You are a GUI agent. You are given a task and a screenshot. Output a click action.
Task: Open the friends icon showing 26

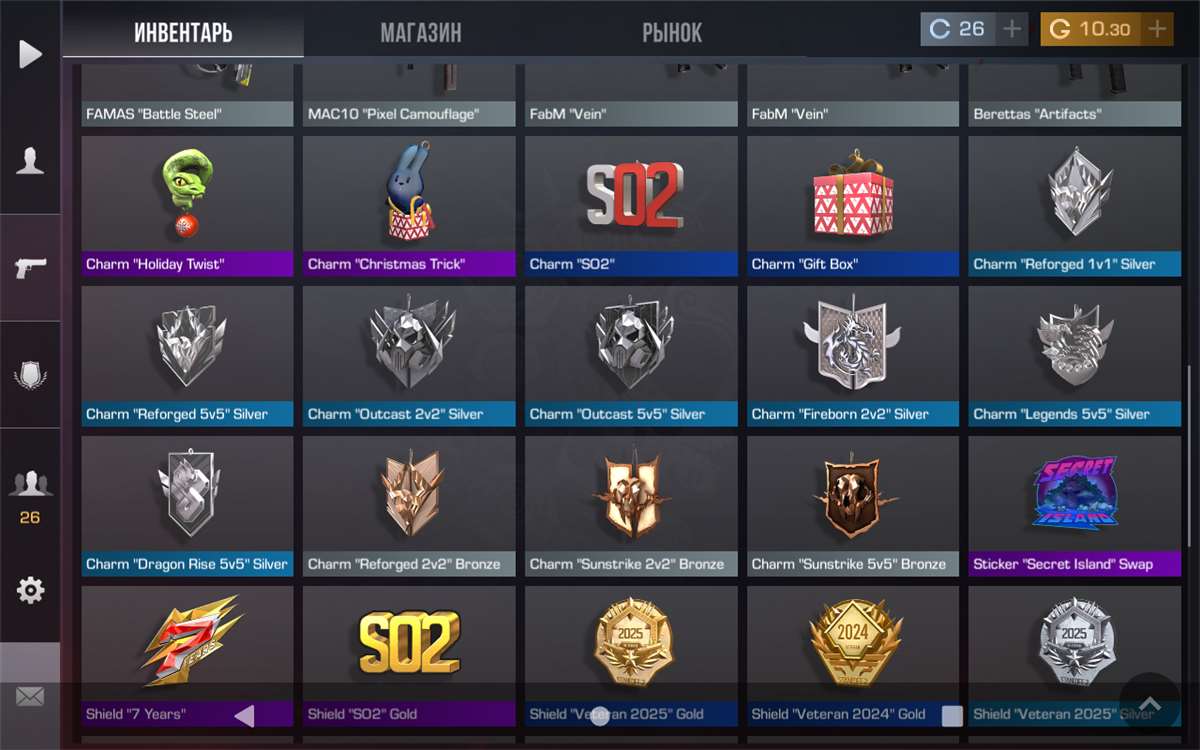coord(30,492)
